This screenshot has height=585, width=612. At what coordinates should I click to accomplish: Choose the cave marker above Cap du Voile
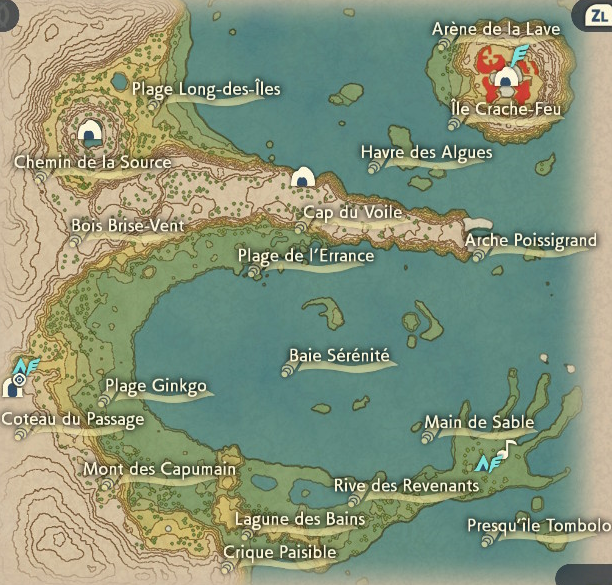(303, 178)
